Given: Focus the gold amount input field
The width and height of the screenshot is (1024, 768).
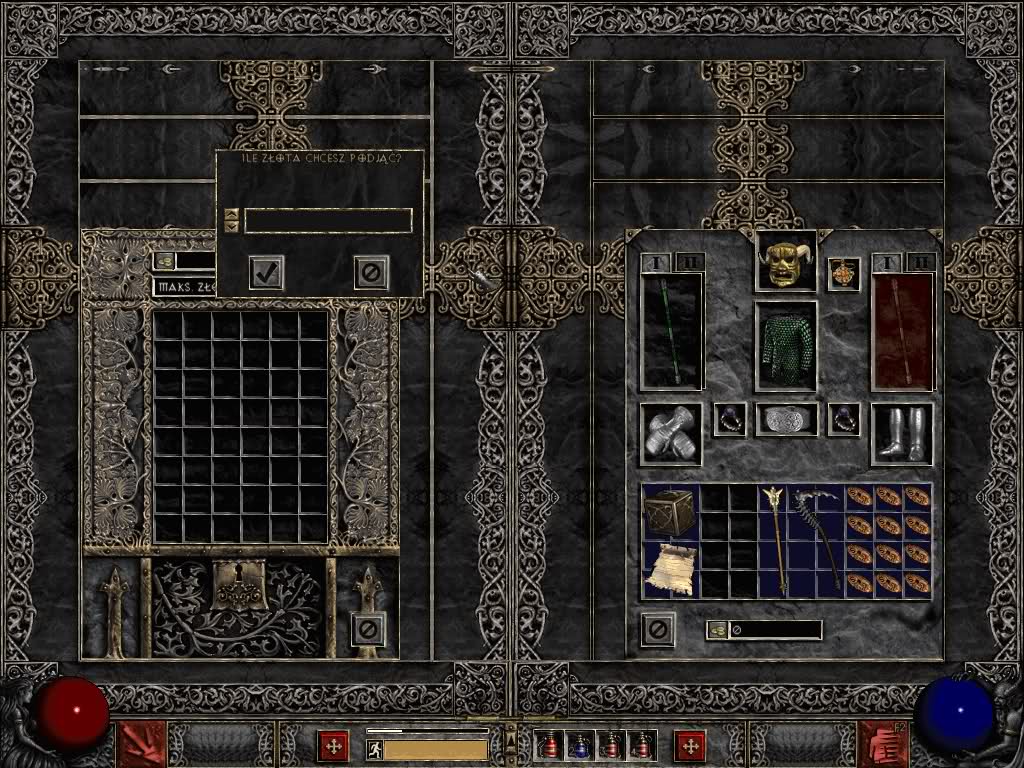Looking at the screenshot, I should (x=328, y=221).
